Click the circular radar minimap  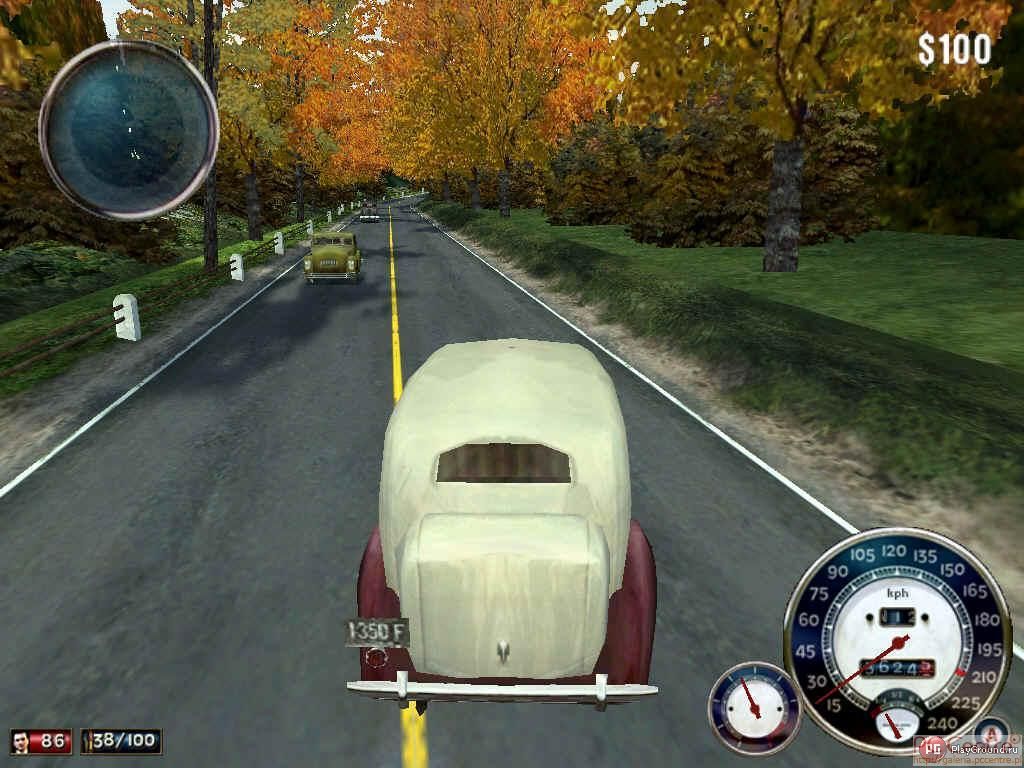pyautogui.click(x=129, y=129)
